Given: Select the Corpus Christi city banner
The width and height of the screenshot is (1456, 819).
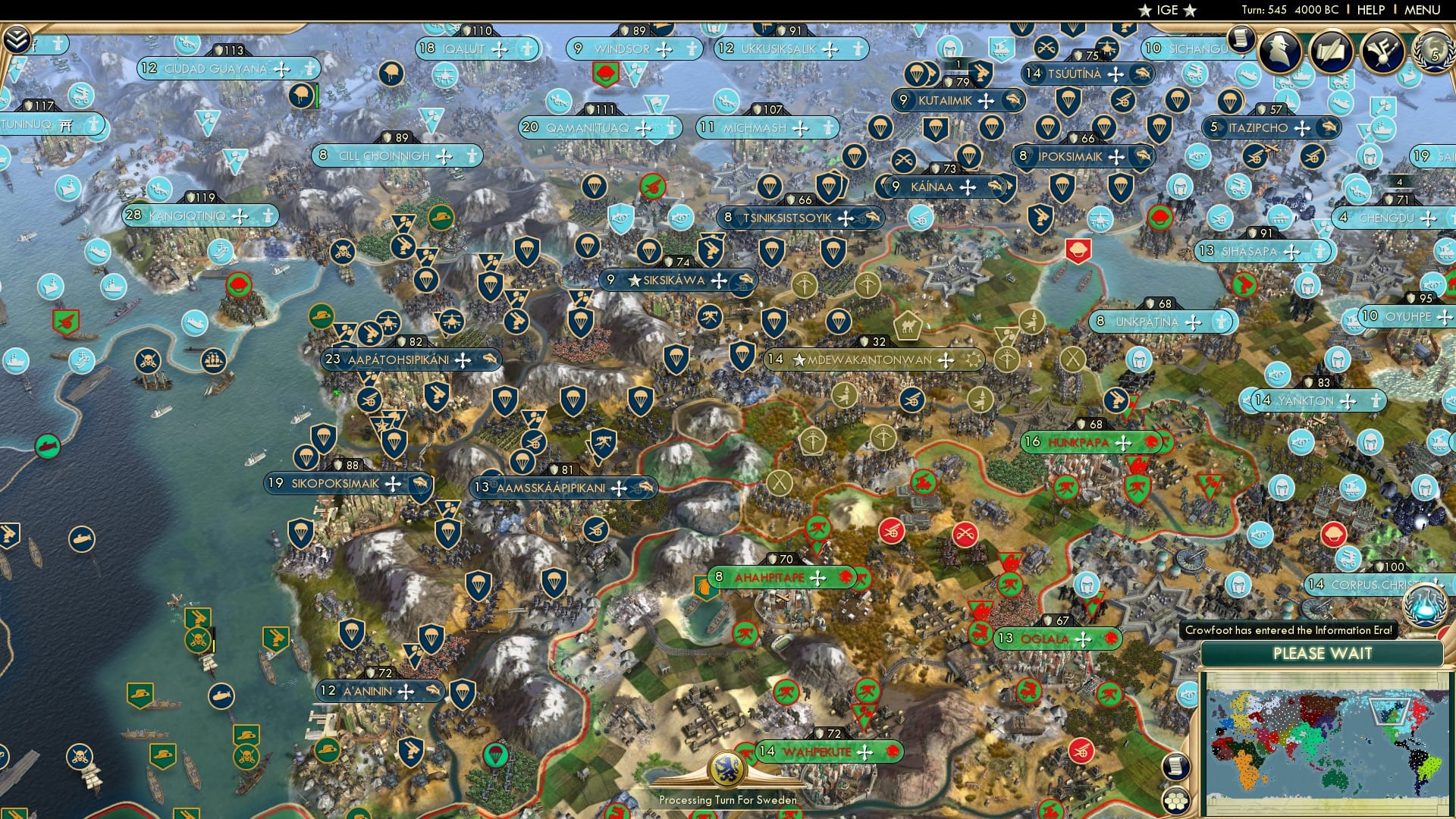Looking at the screenshot, I should pyautogui.click(x=1357, y=584).
